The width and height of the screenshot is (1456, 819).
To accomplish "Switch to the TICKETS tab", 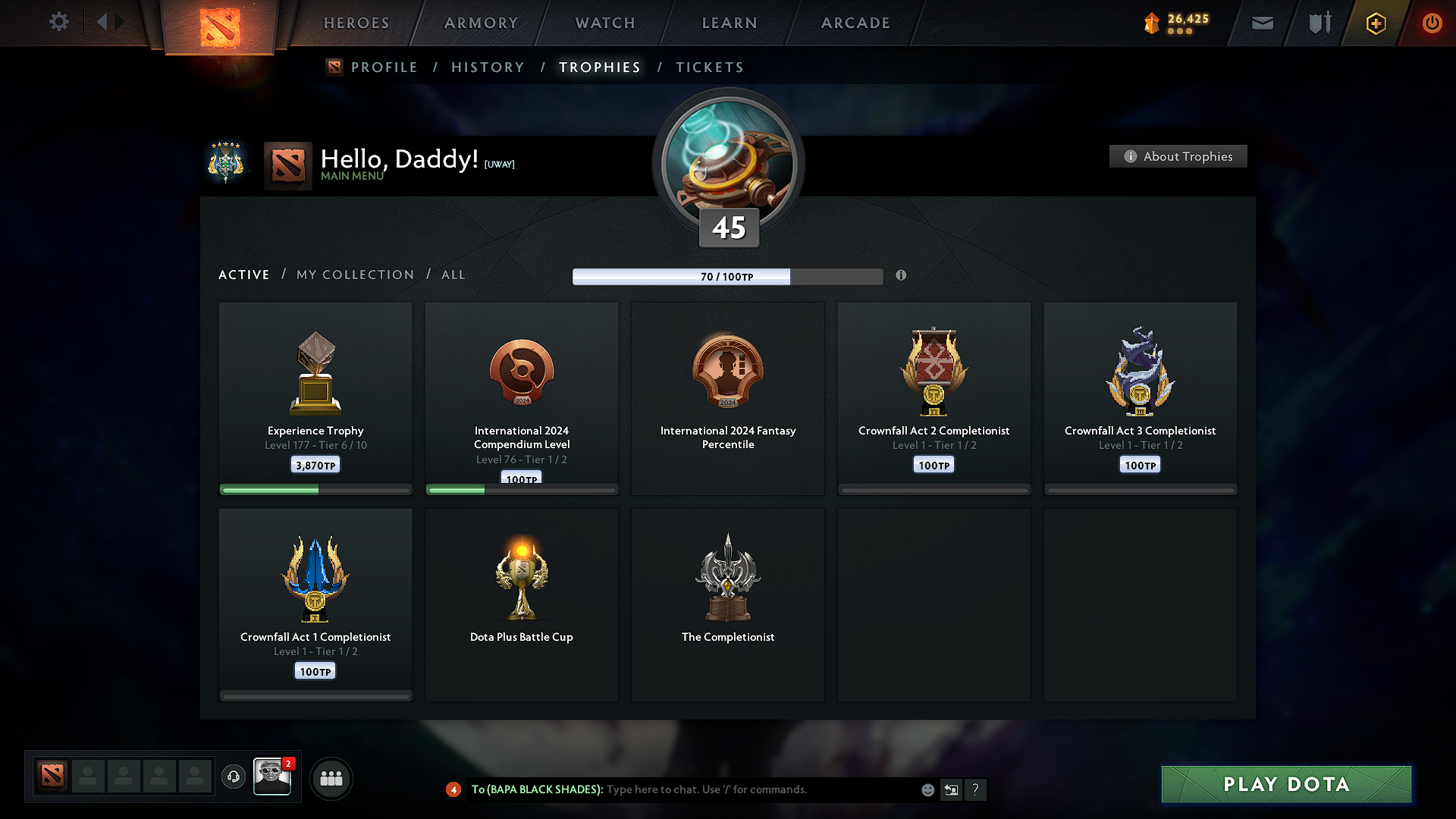I will [709, 67].
